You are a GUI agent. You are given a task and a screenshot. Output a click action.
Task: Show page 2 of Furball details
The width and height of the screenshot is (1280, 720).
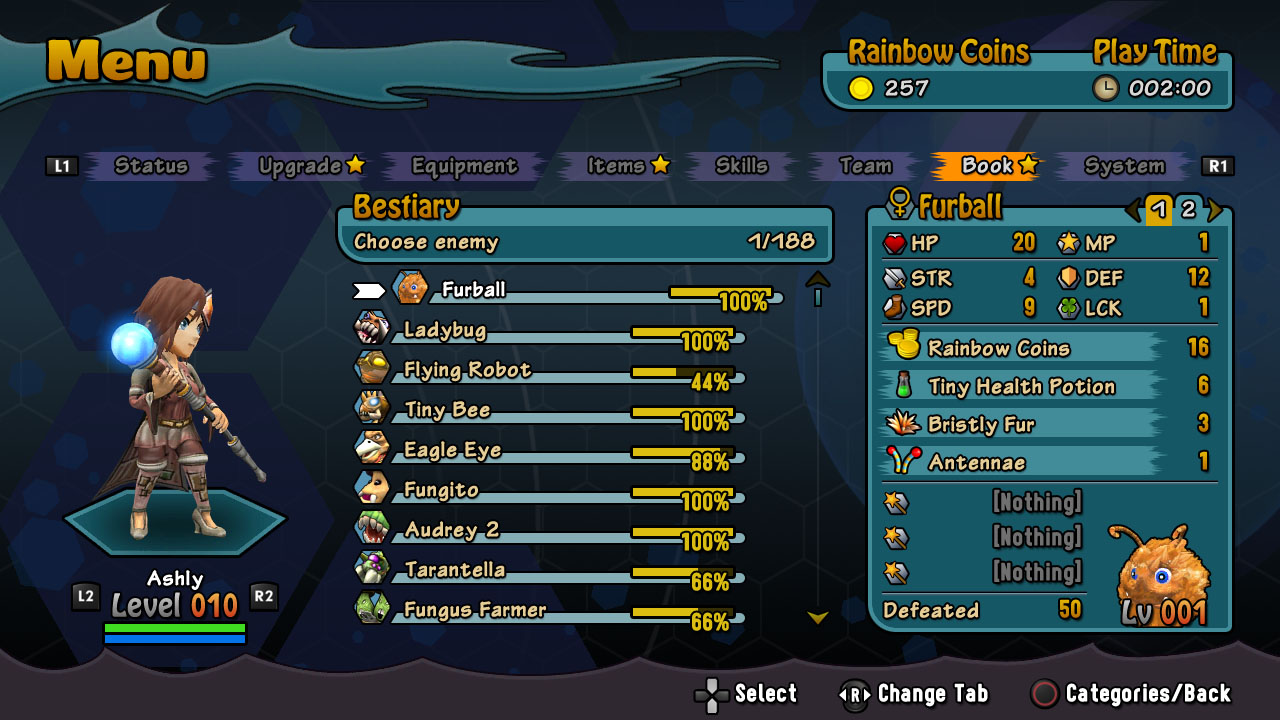pos(1188,209)
